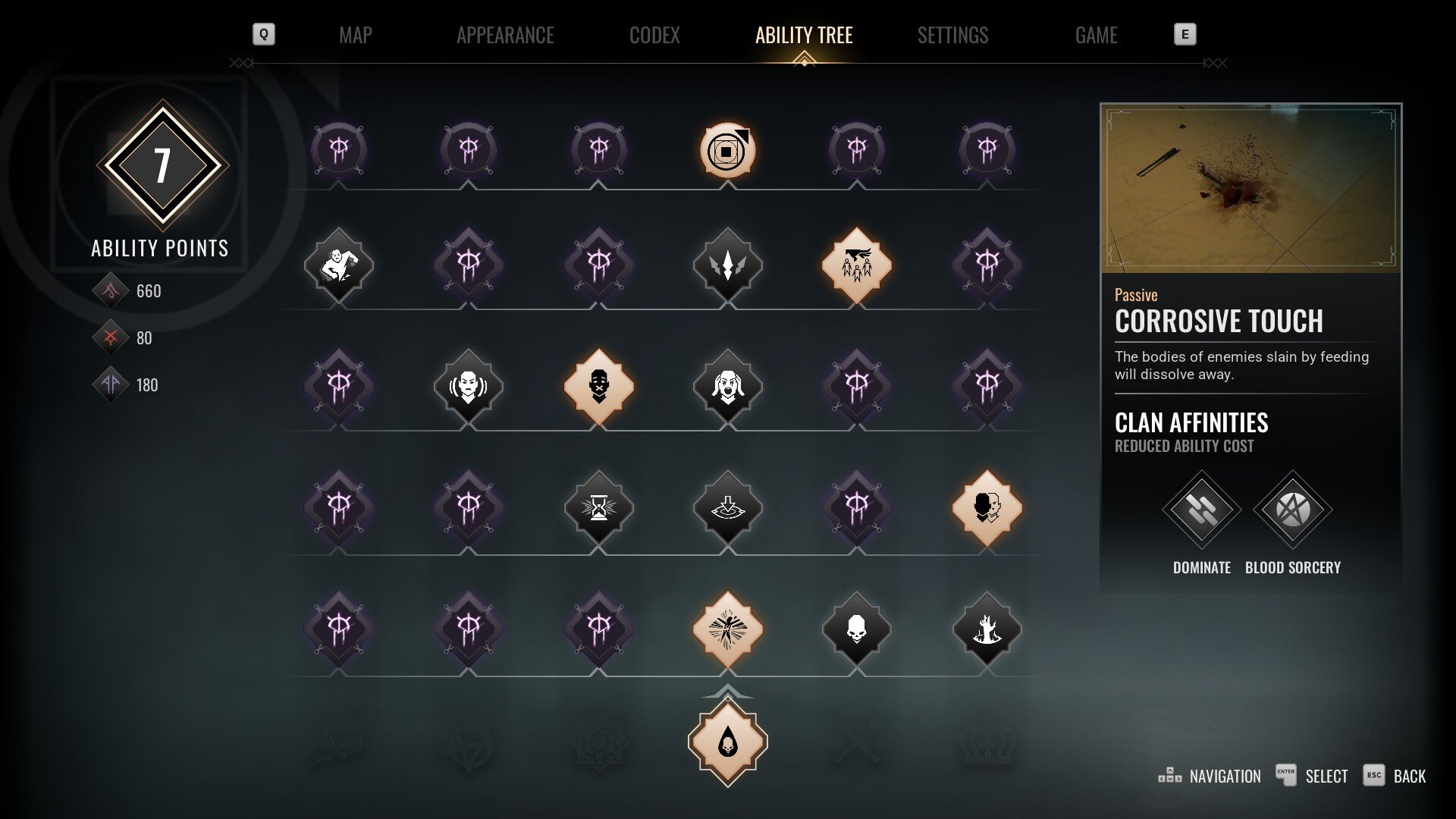Choose the three blades ability node
The height and width of the screenshot is (819, 1456).
tap(727, 265)
